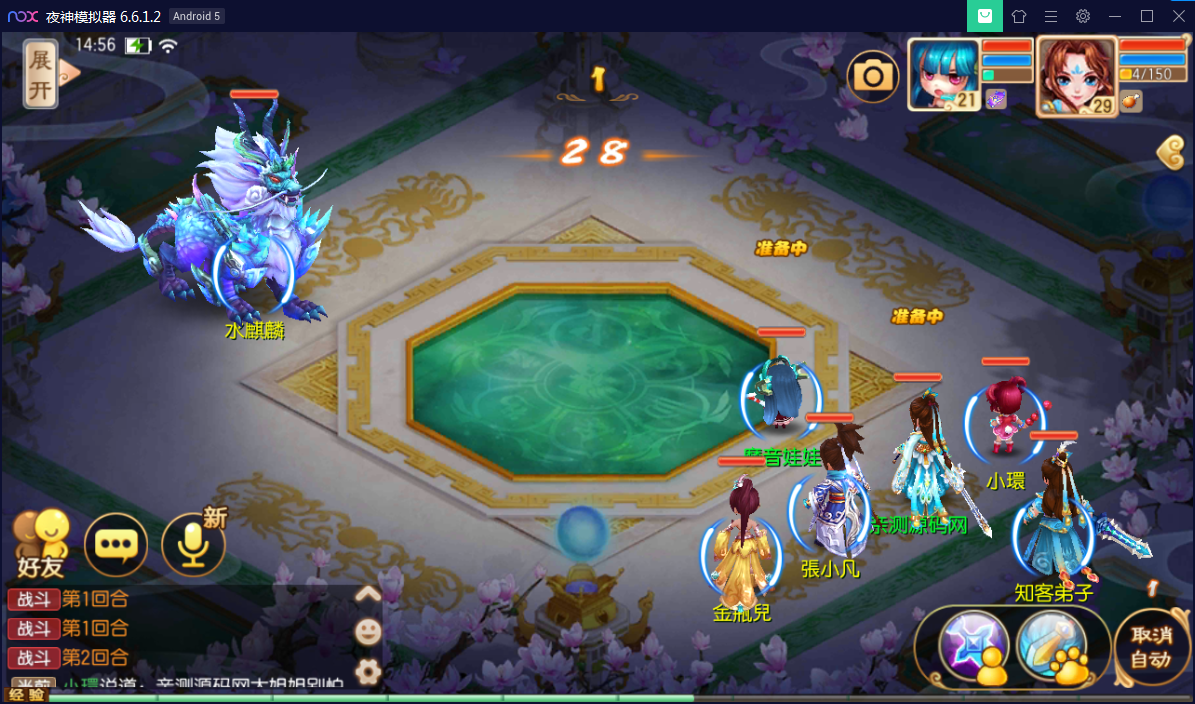1195x704 pixels.
Task: Open the chat speech bubble button
Action: (116, 545)
